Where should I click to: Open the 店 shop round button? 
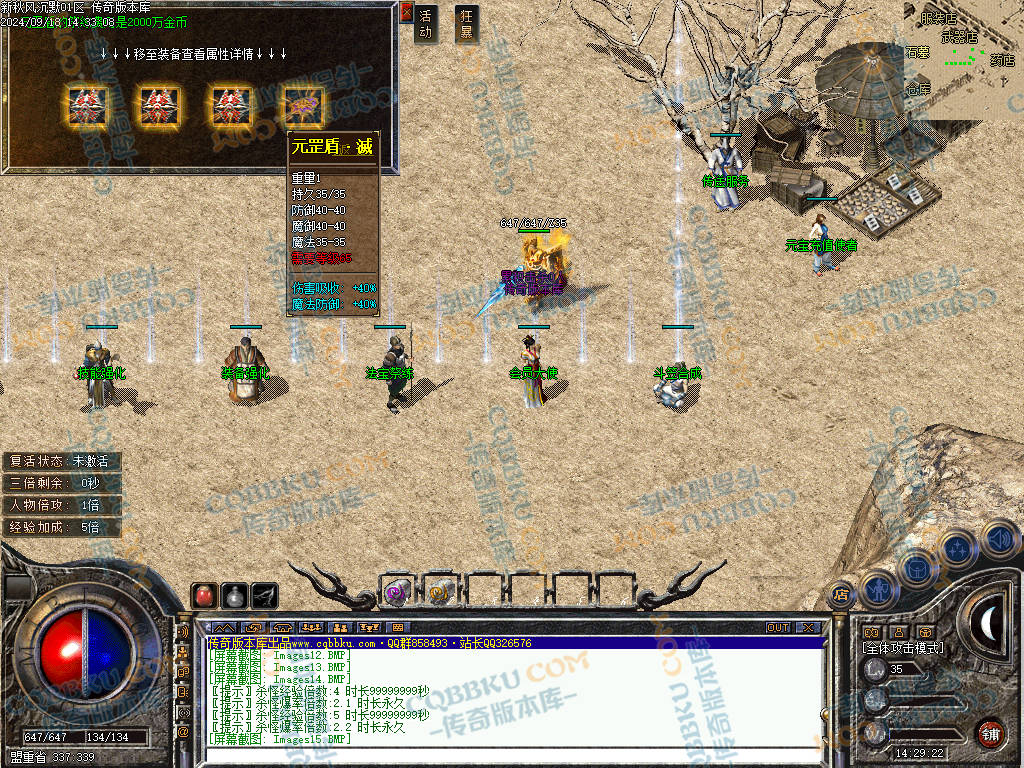(842, 595)
